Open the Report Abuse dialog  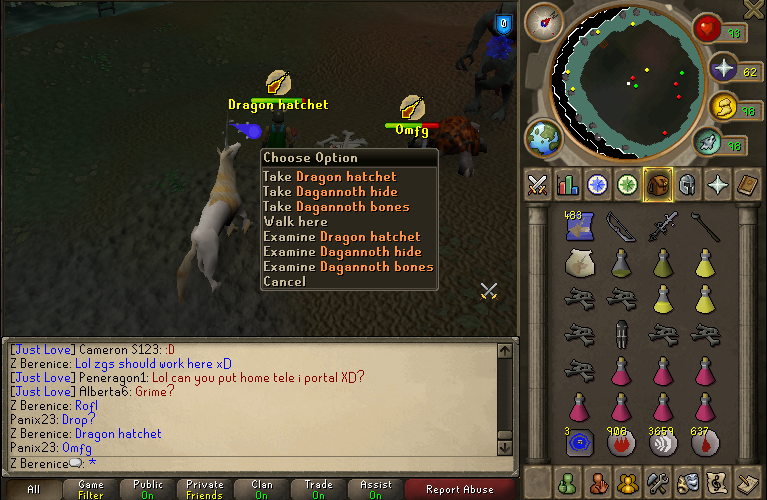[459, 490]
